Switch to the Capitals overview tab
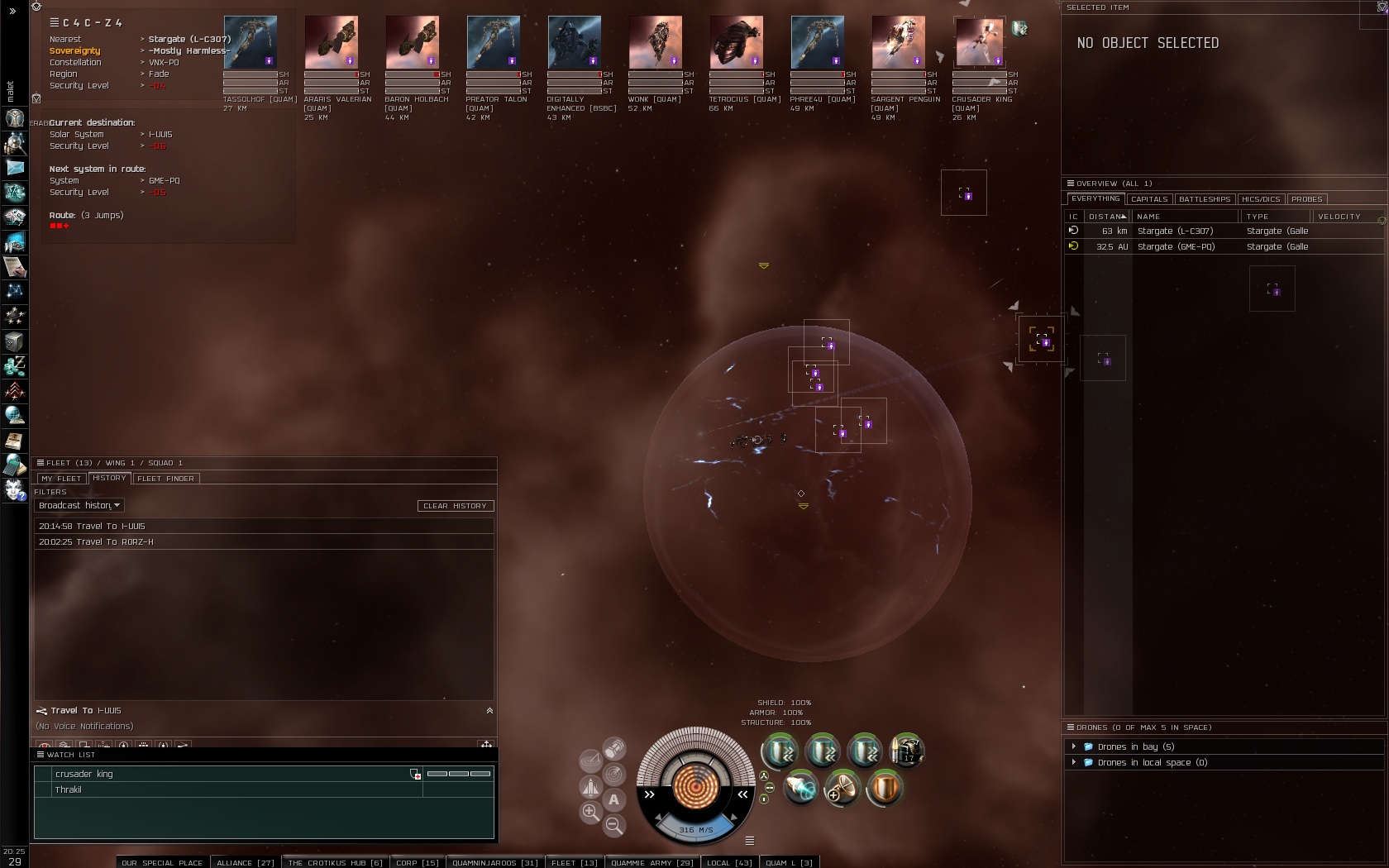 click(1149, 199)
